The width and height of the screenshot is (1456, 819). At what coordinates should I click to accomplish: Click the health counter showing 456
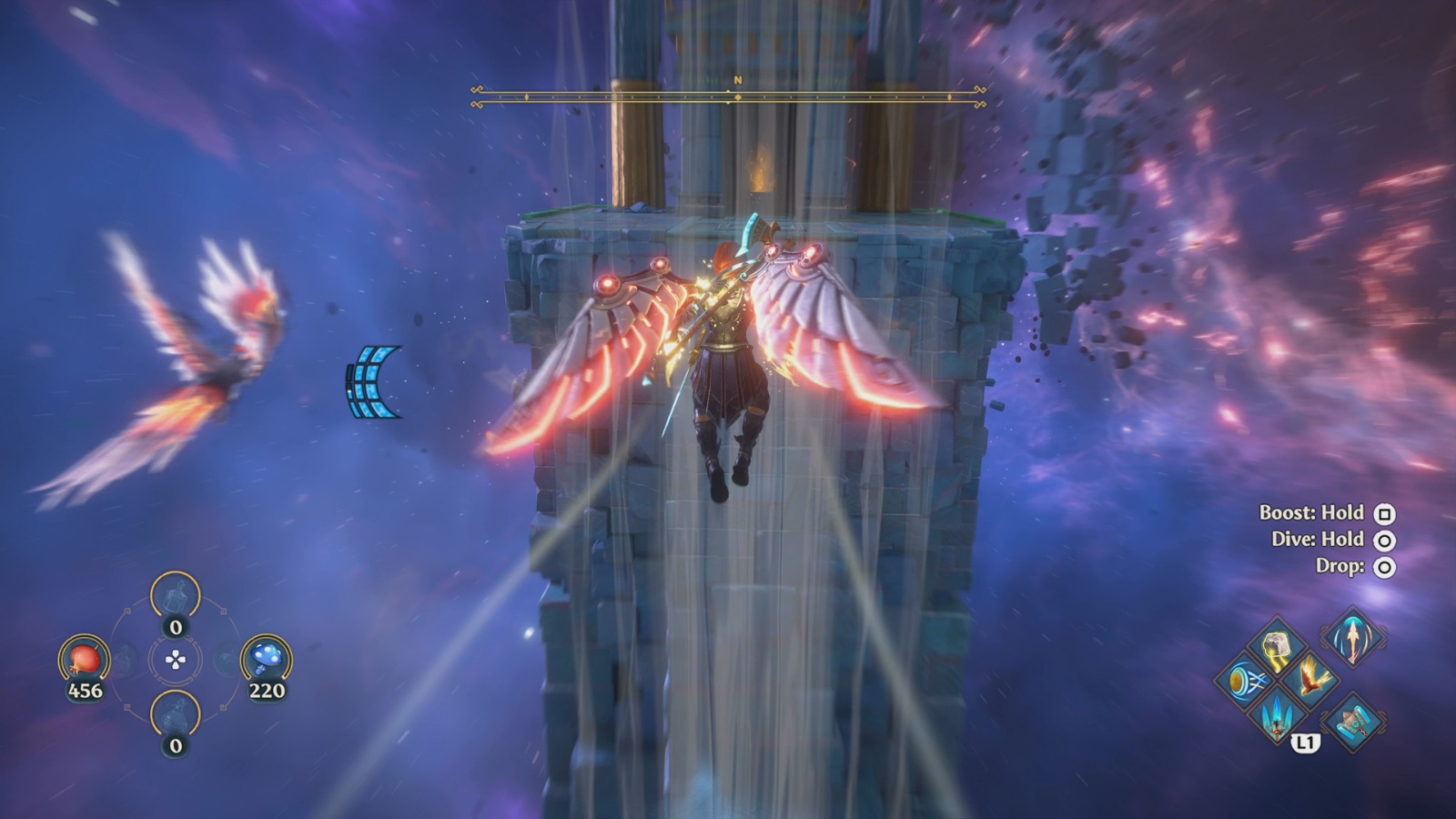(x=86, y=690)
